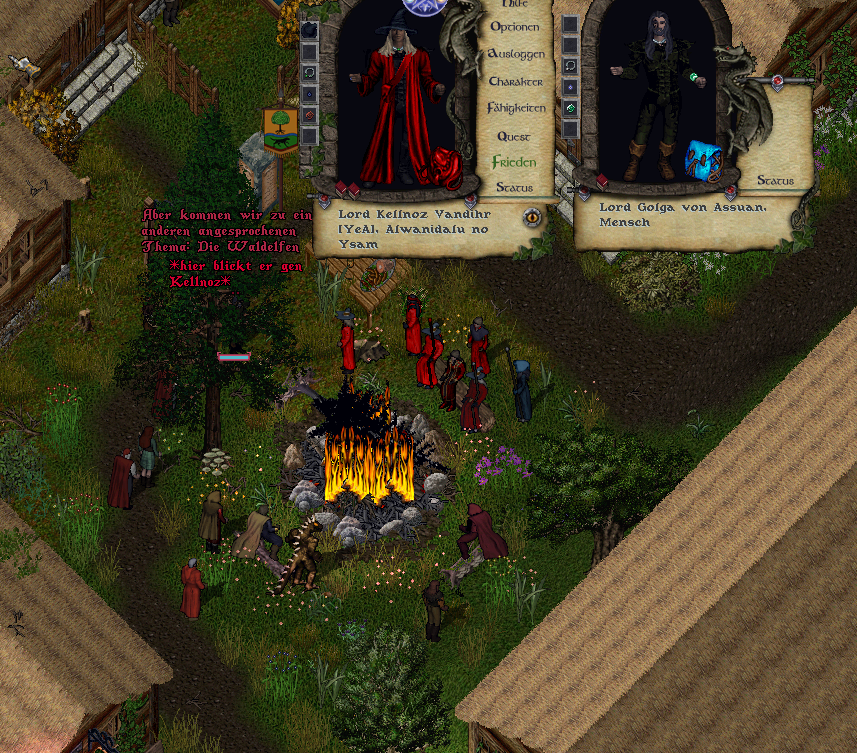Open the Charakter sheet
The height and width of the screenshot is (753, 857).
(x=516, y=81)
